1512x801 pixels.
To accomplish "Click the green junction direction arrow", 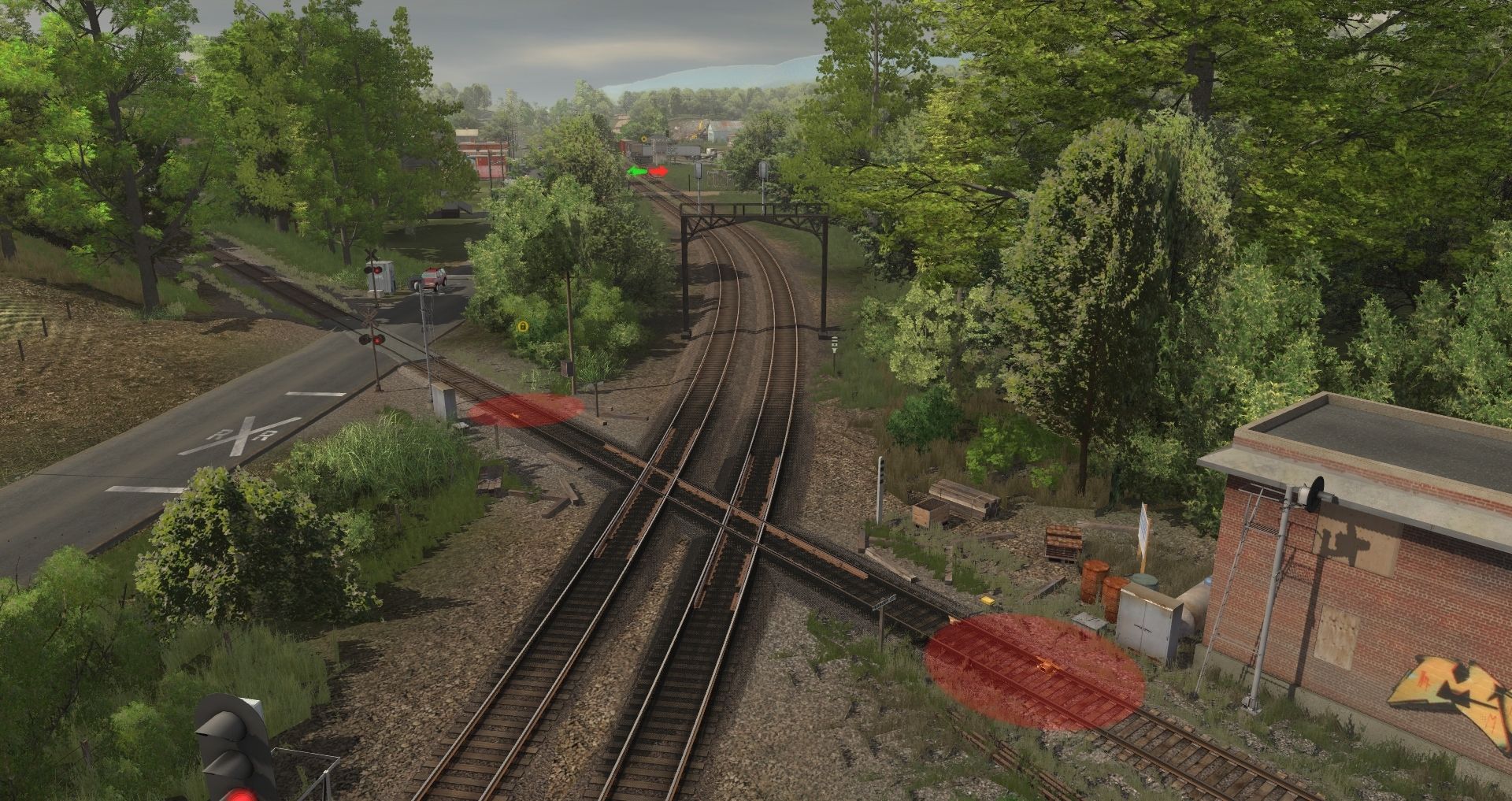I will 636,171.
